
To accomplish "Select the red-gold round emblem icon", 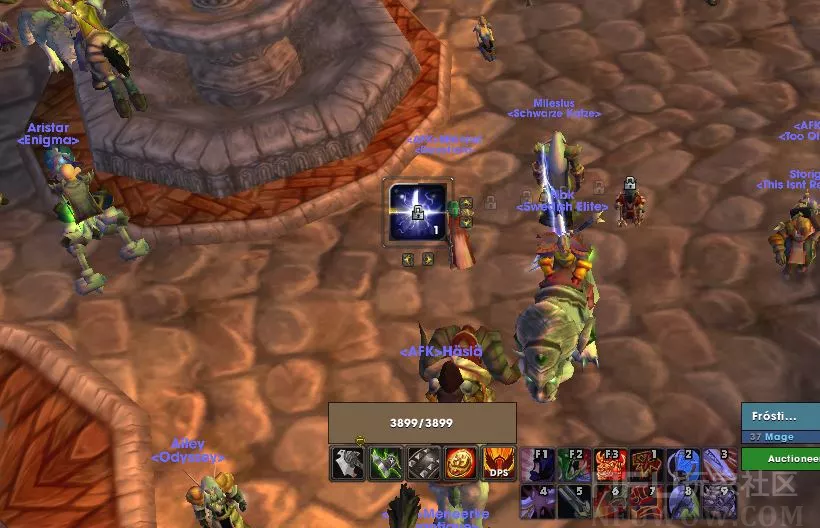I will [462, 464].
